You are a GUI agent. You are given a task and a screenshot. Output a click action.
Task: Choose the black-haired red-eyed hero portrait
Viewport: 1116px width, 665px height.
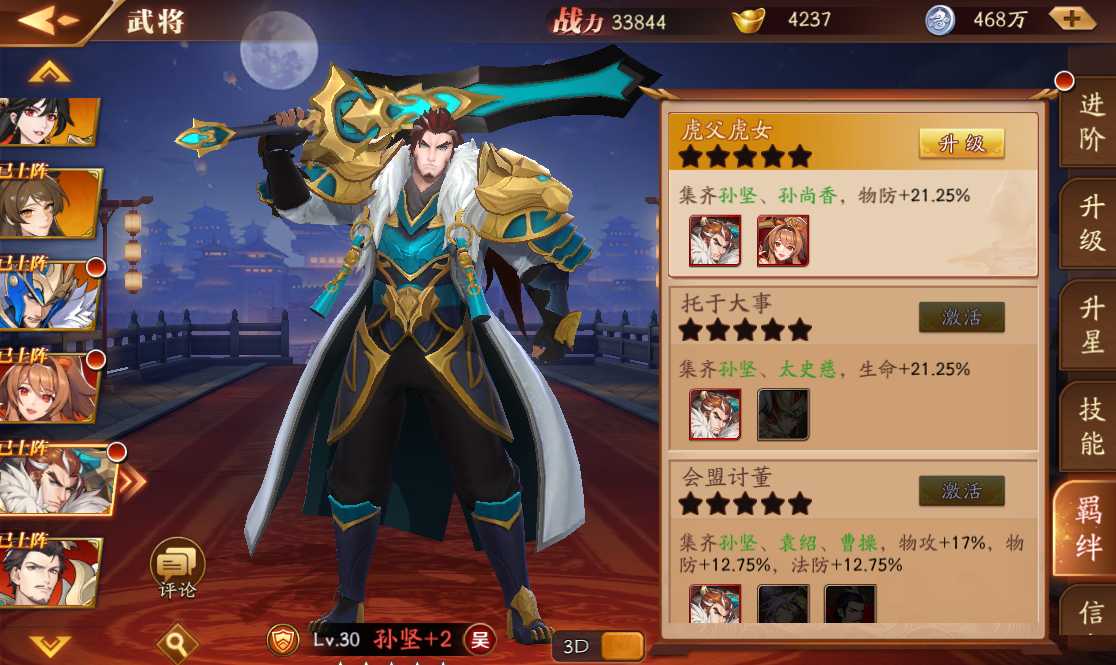50,123
